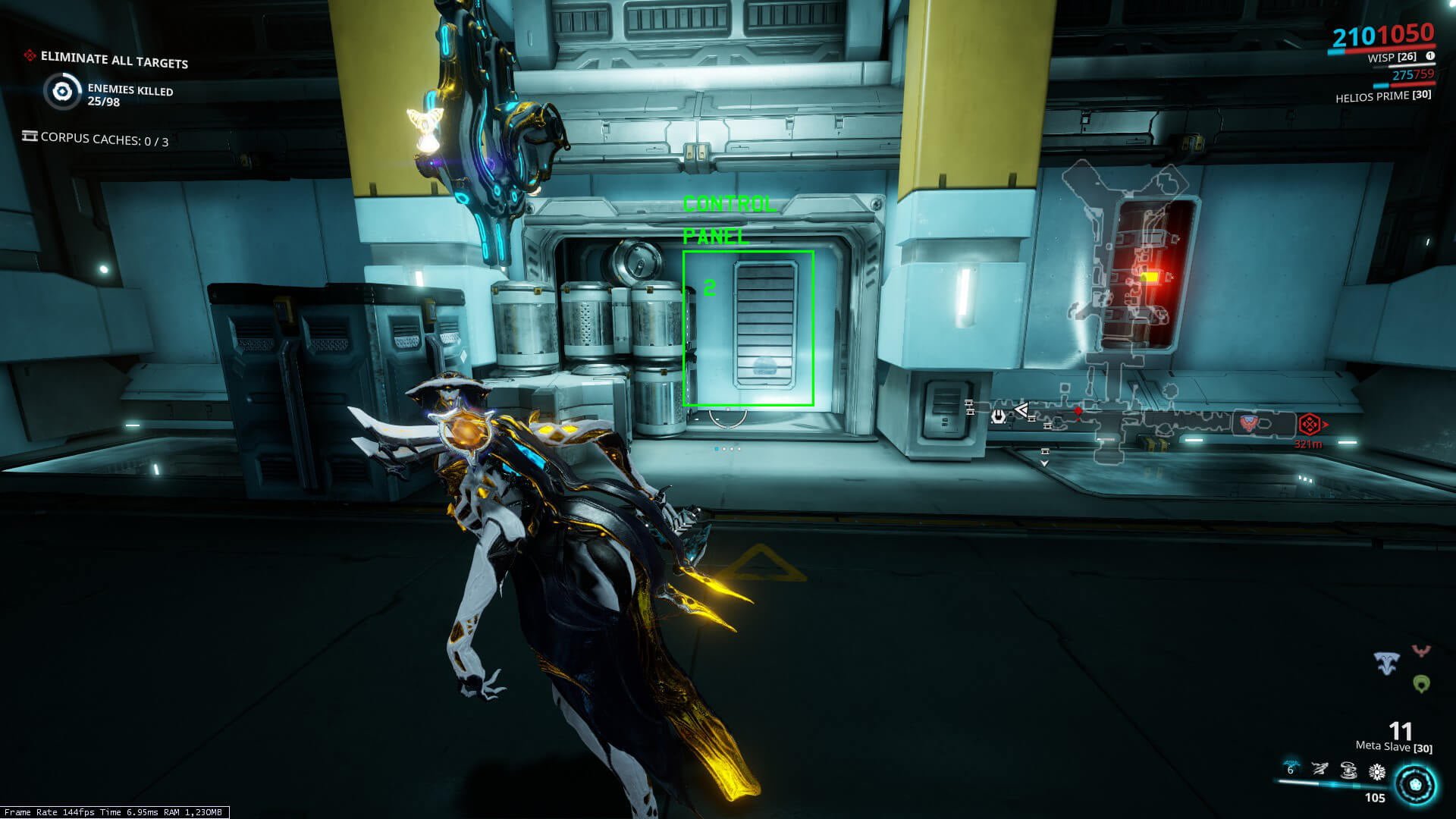Select the white extraction marker on the map
Viewport: 1456px width, 819px height.
999,416
